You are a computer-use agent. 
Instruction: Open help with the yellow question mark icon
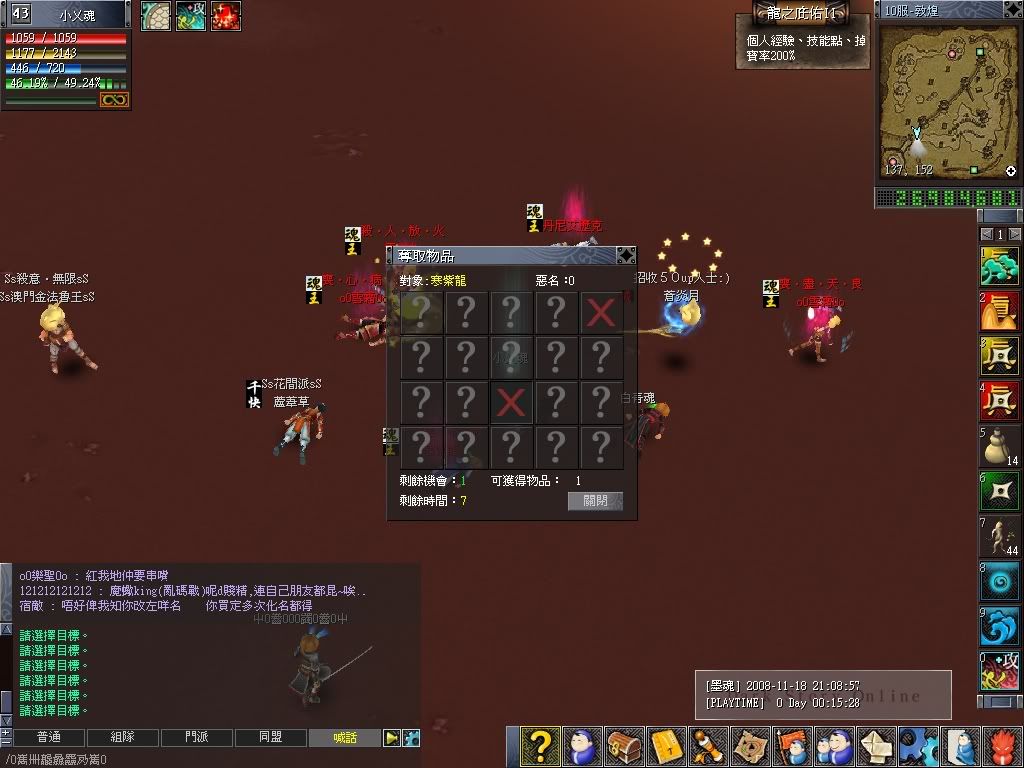[539, 746]
